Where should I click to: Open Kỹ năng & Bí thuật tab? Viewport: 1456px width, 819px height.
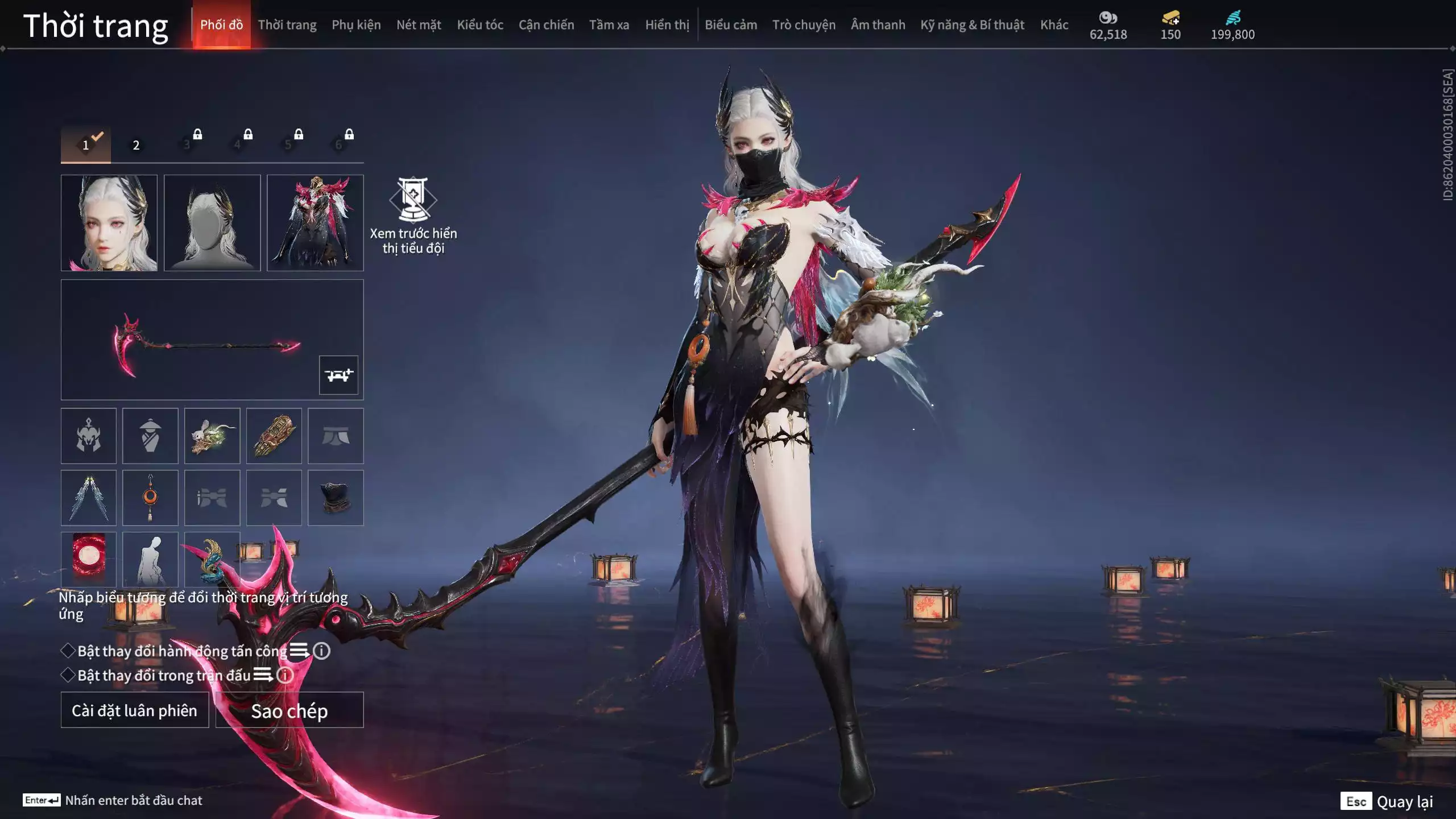point(972,25)
